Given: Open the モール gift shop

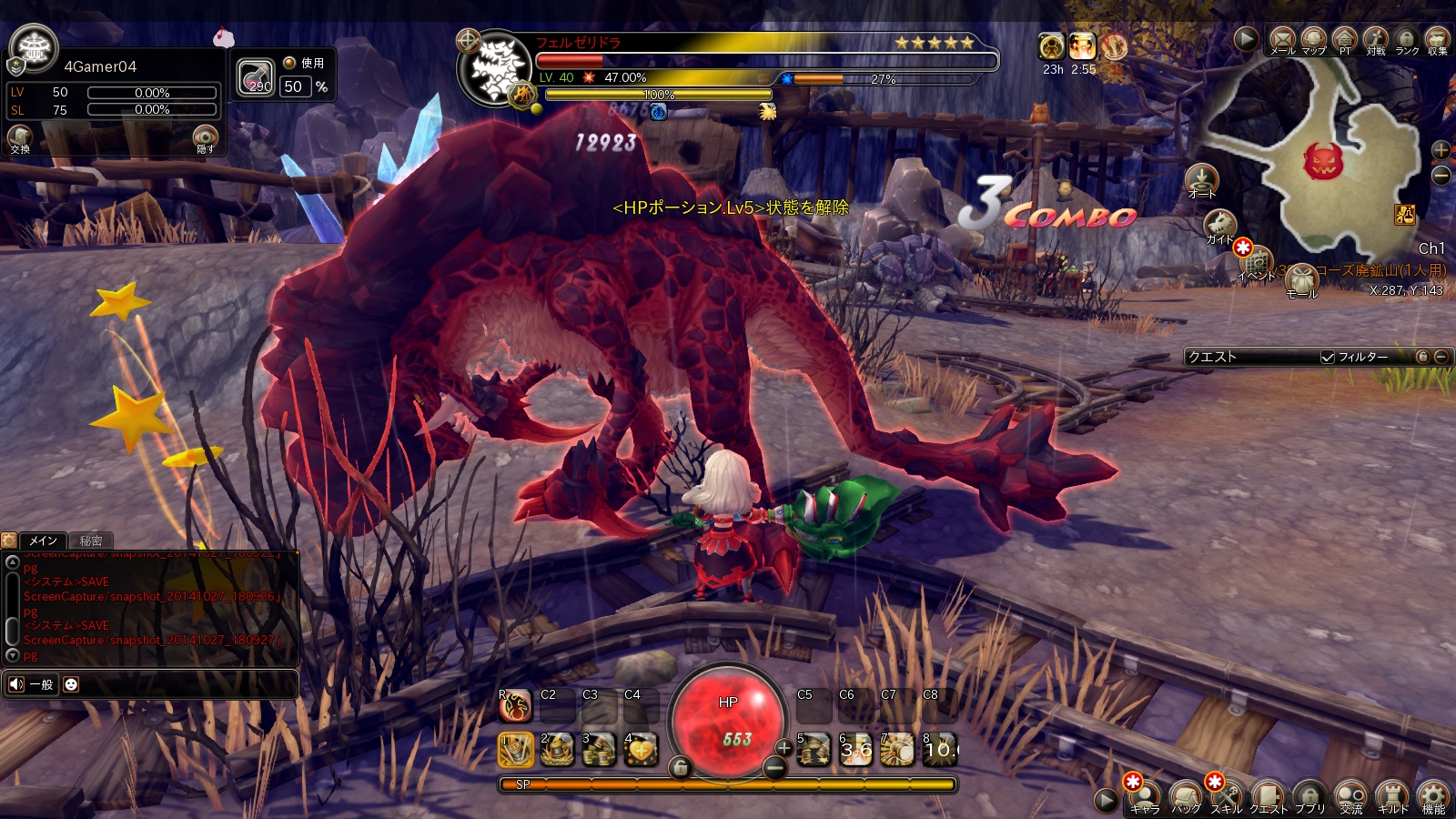Looking at the screenshot, I should (x=1301, y=280).
